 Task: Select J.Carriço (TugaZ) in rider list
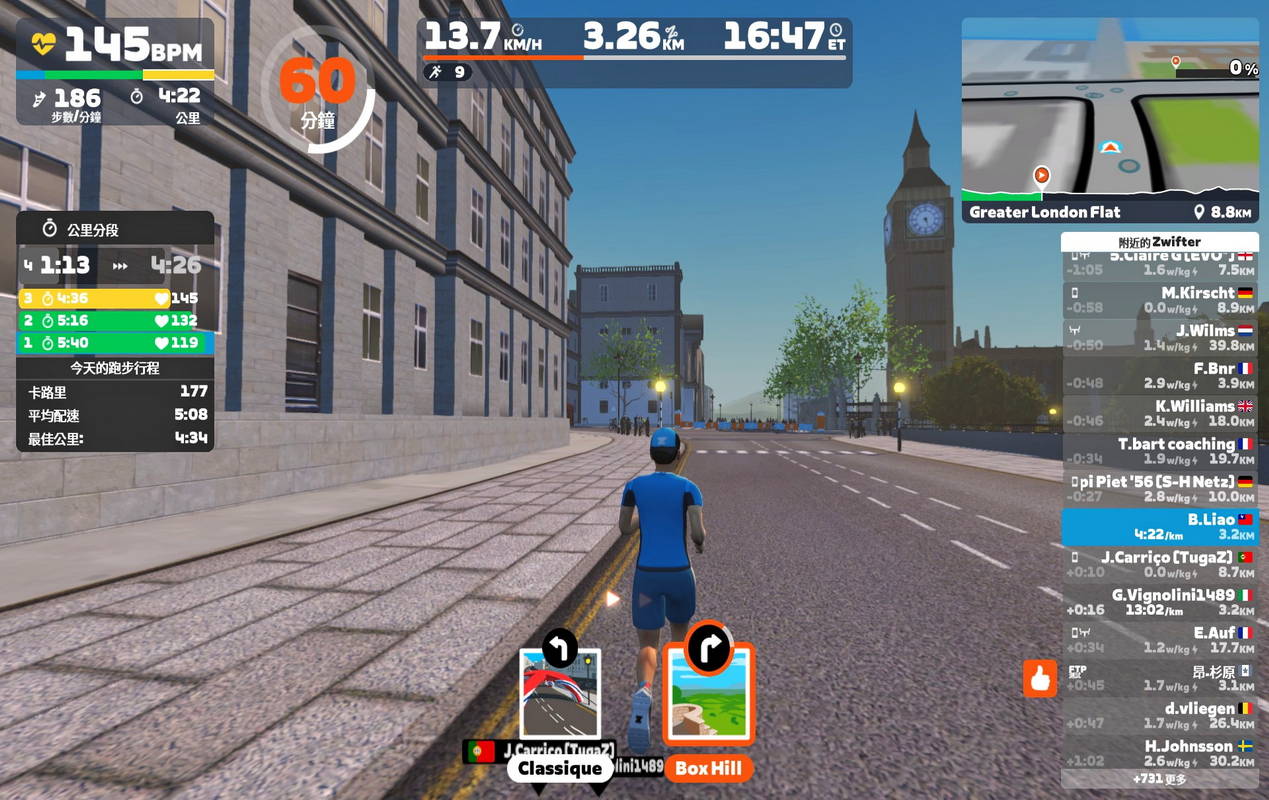coord(1159,564)
